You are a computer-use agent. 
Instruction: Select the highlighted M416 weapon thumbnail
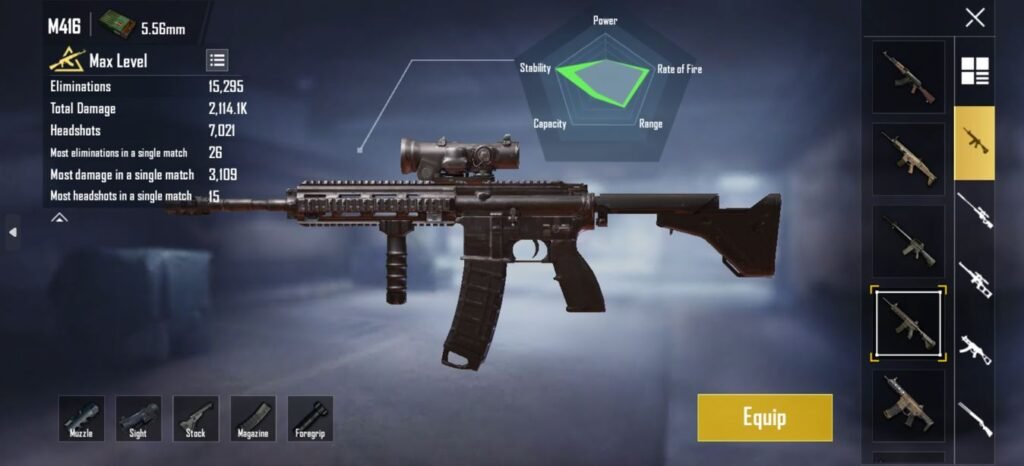click(908, 324)
